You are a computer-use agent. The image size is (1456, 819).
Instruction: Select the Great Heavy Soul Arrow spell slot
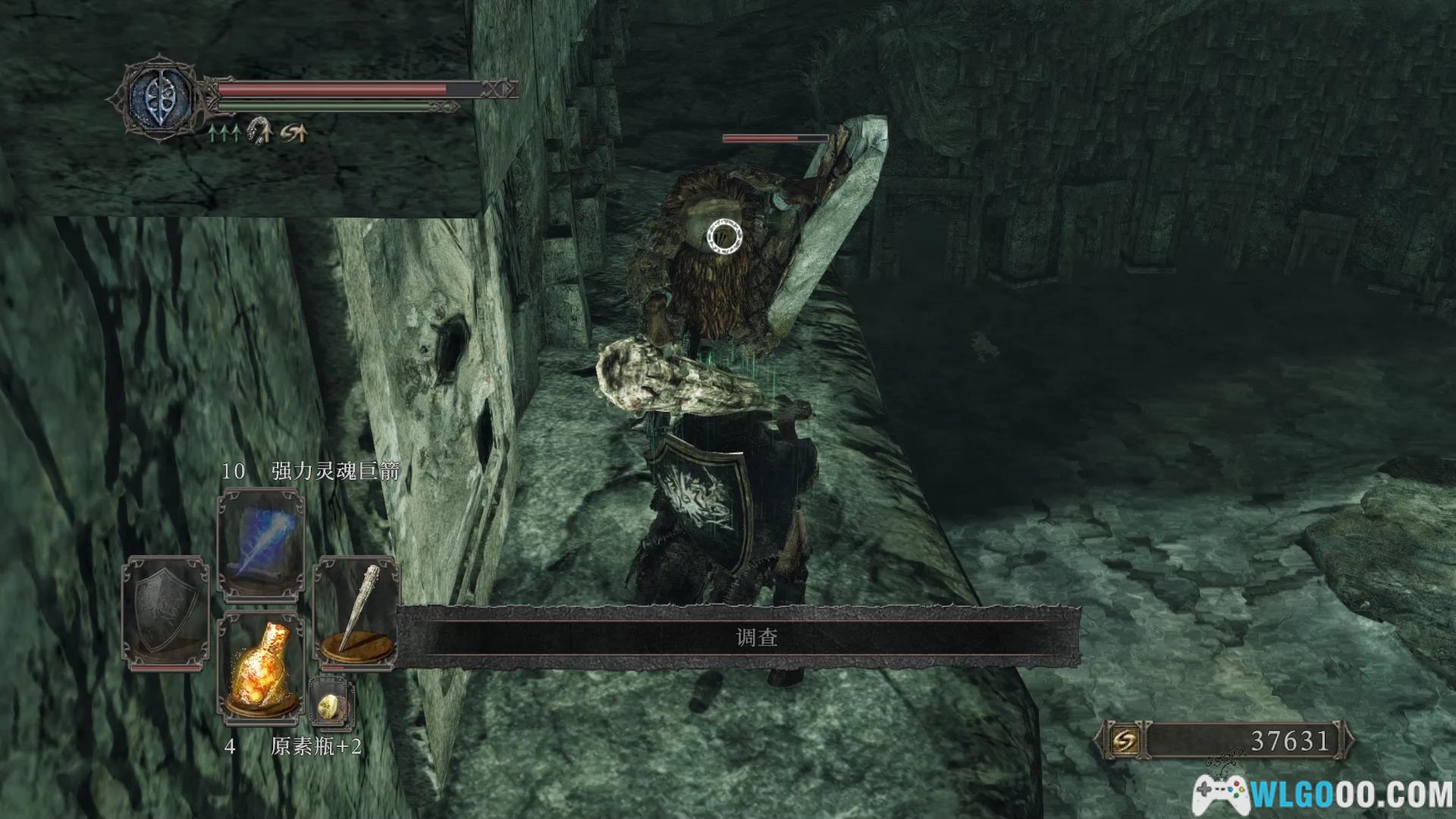click(261, 545)
